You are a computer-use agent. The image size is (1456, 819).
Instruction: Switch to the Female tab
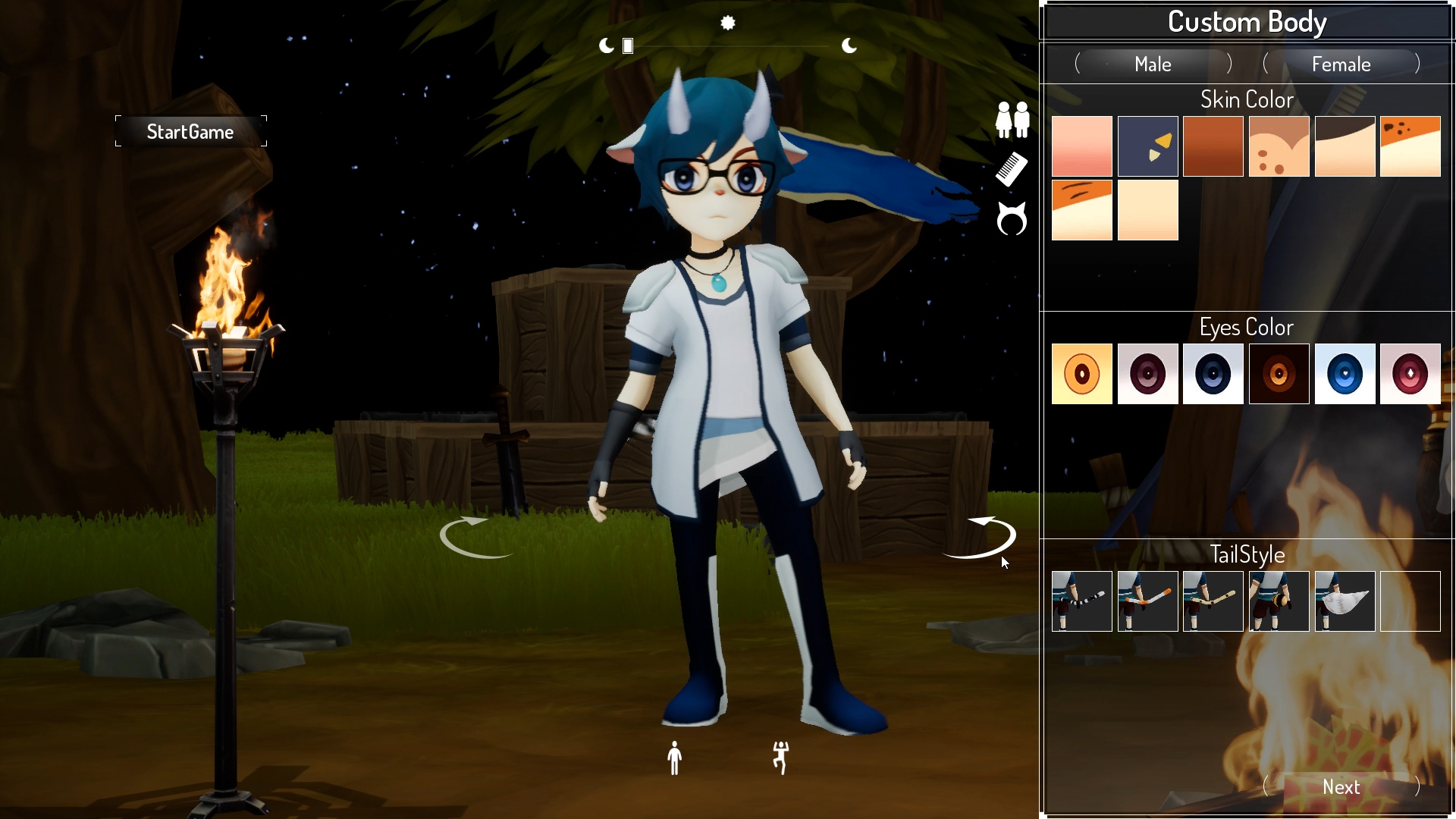click(x=1341, y=64)
